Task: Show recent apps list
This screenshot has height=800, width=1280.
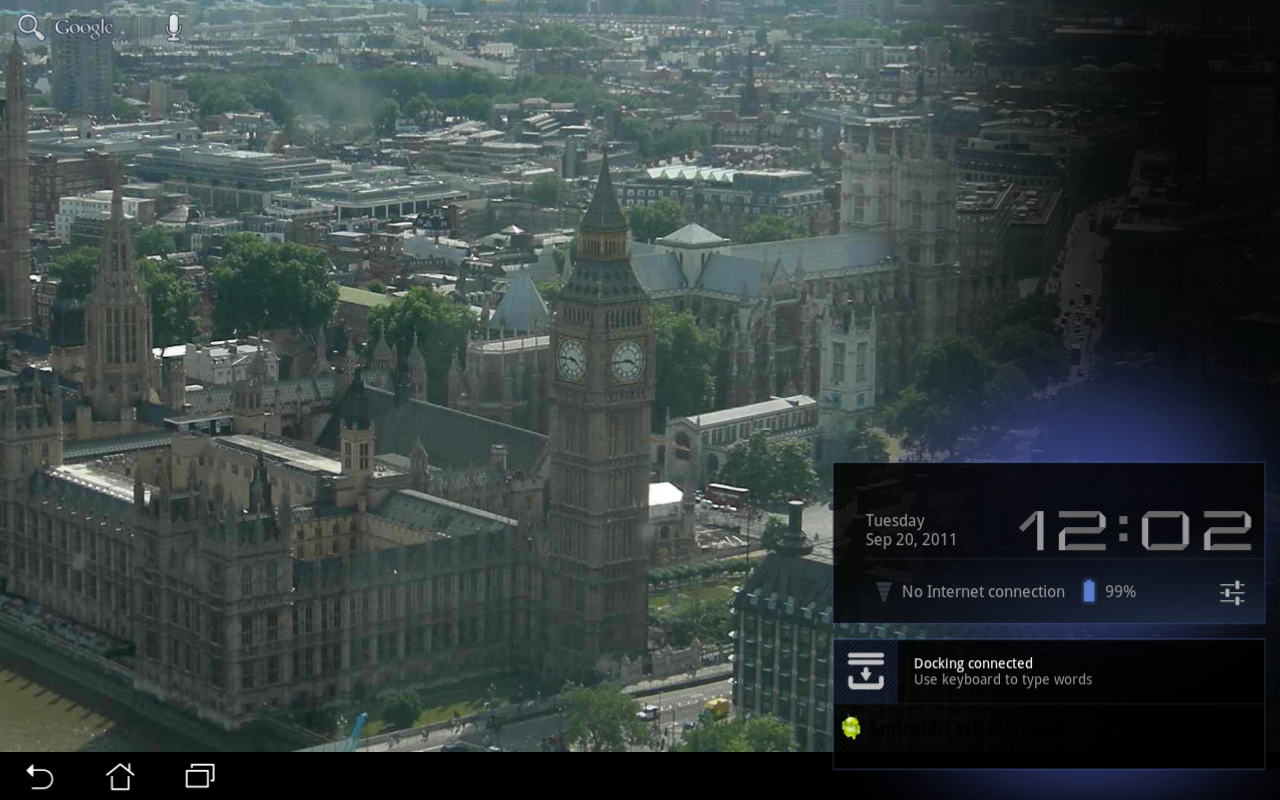Action: (200, 776)
